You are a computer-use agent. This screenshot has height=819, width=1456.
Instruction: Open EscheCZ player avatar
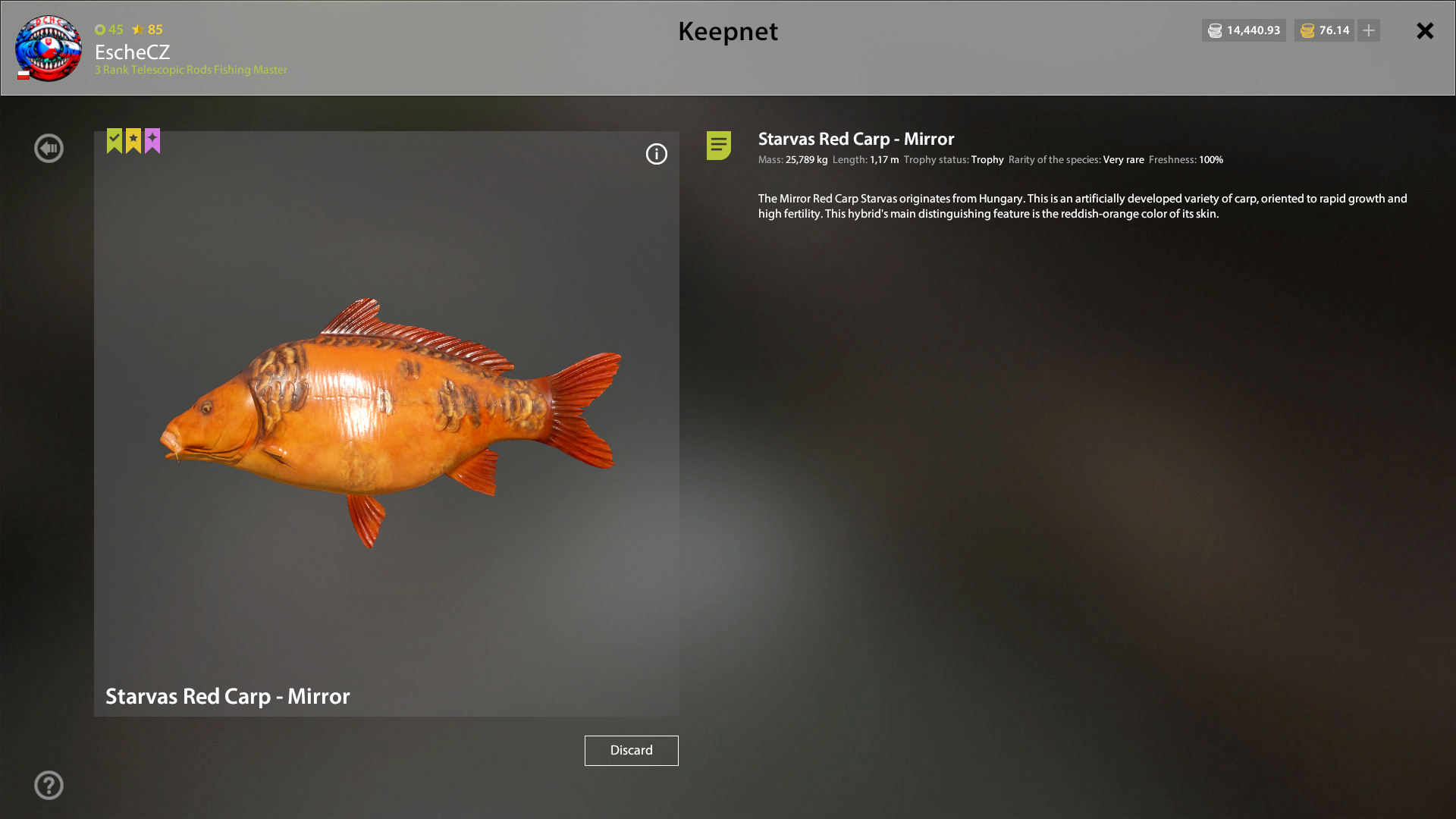coord(49,48)
